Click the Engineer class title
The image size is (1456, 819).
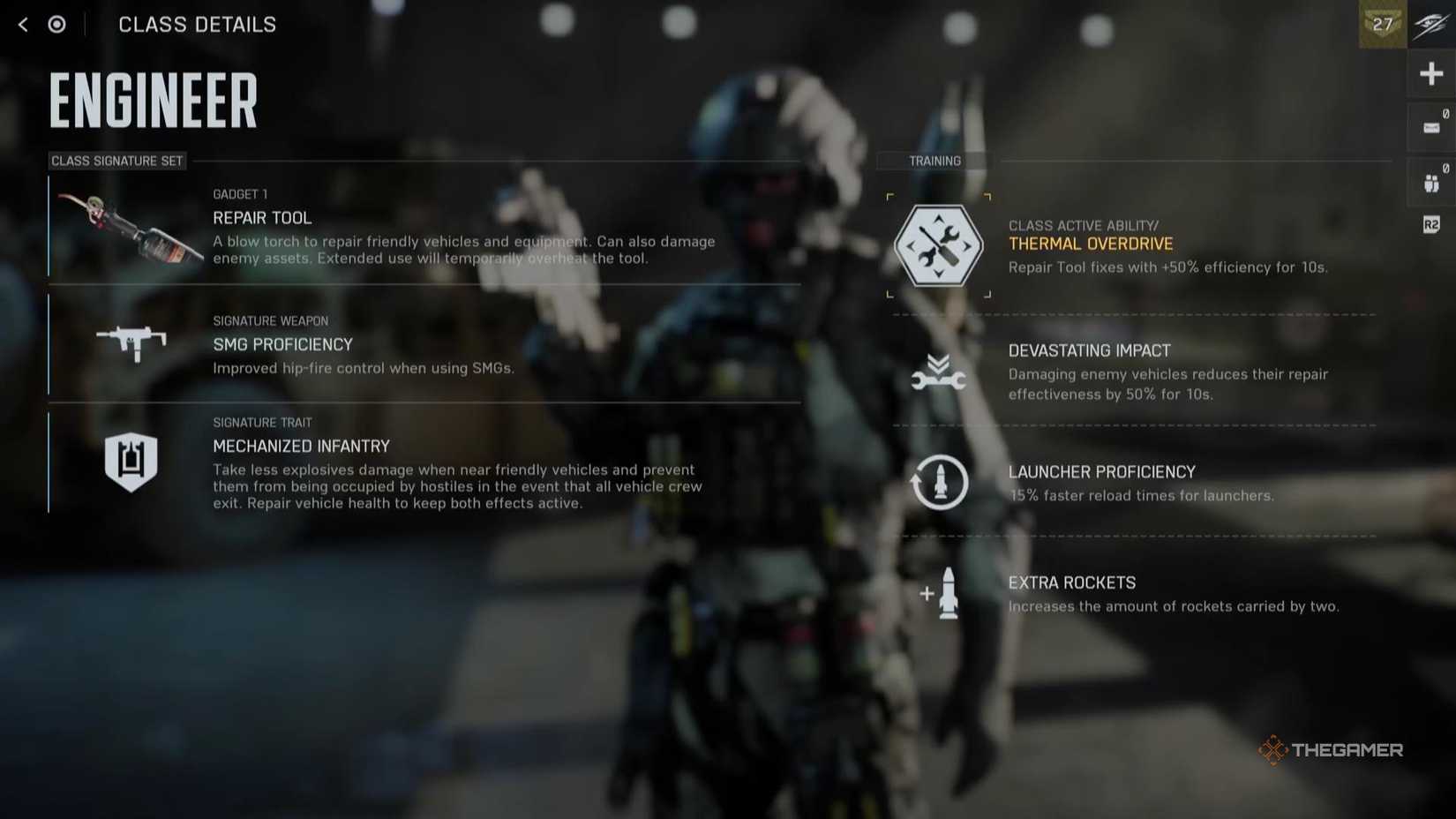click(x=152, y=100)
